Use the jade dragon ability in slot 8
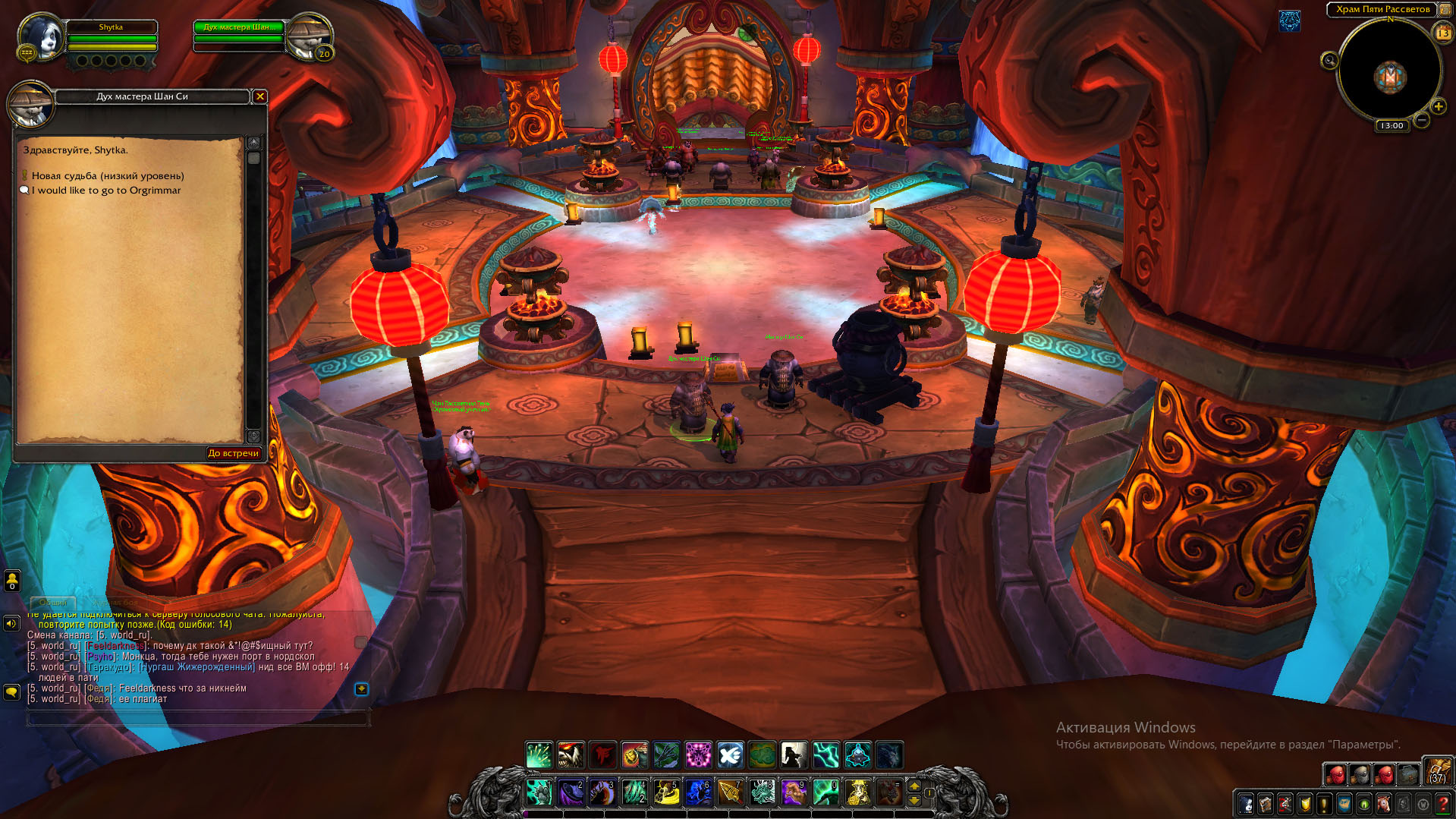Viewport: 1456px width, 819px height. point(763,792)
